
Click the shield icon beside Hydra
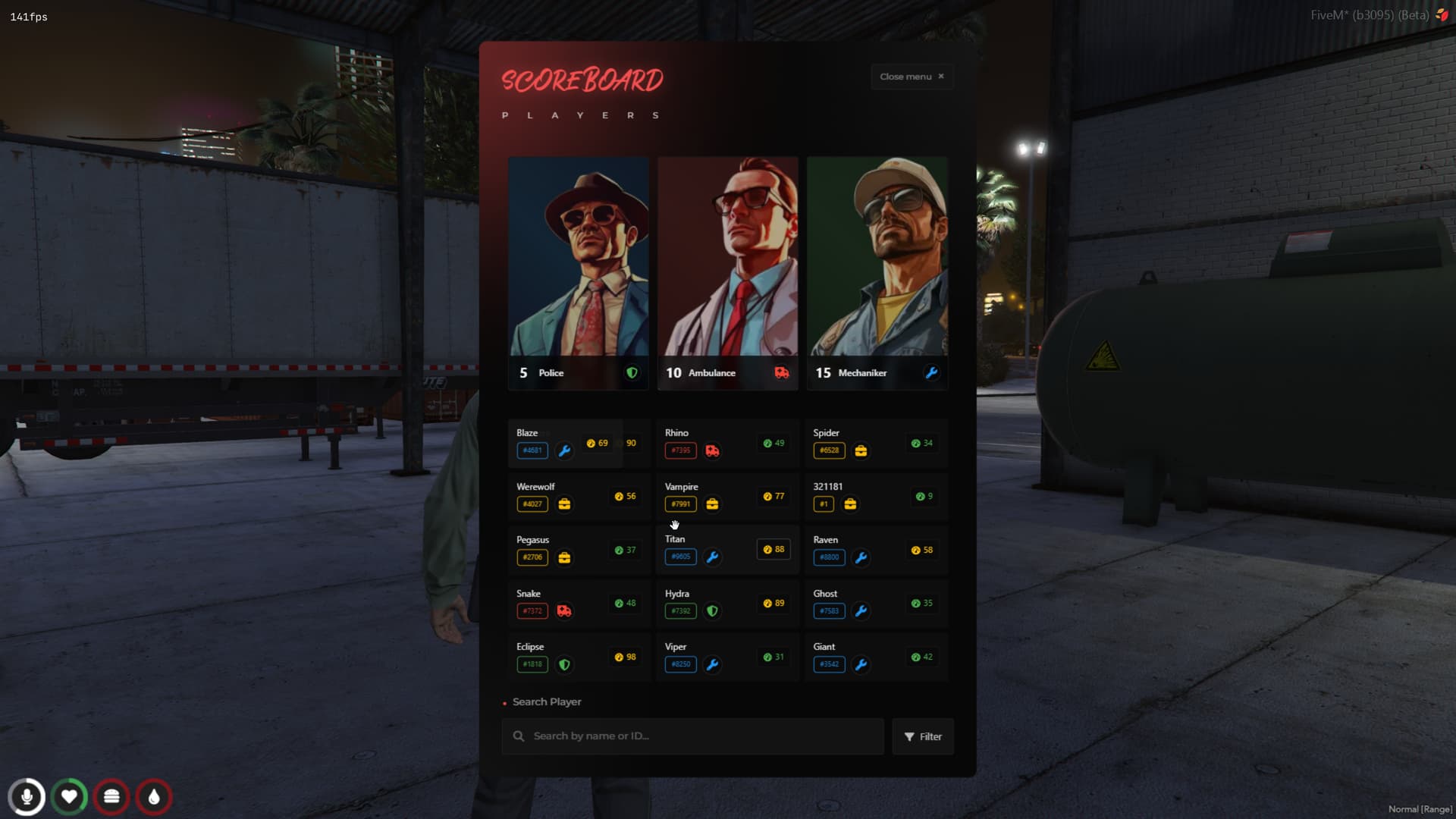point(712,611)
